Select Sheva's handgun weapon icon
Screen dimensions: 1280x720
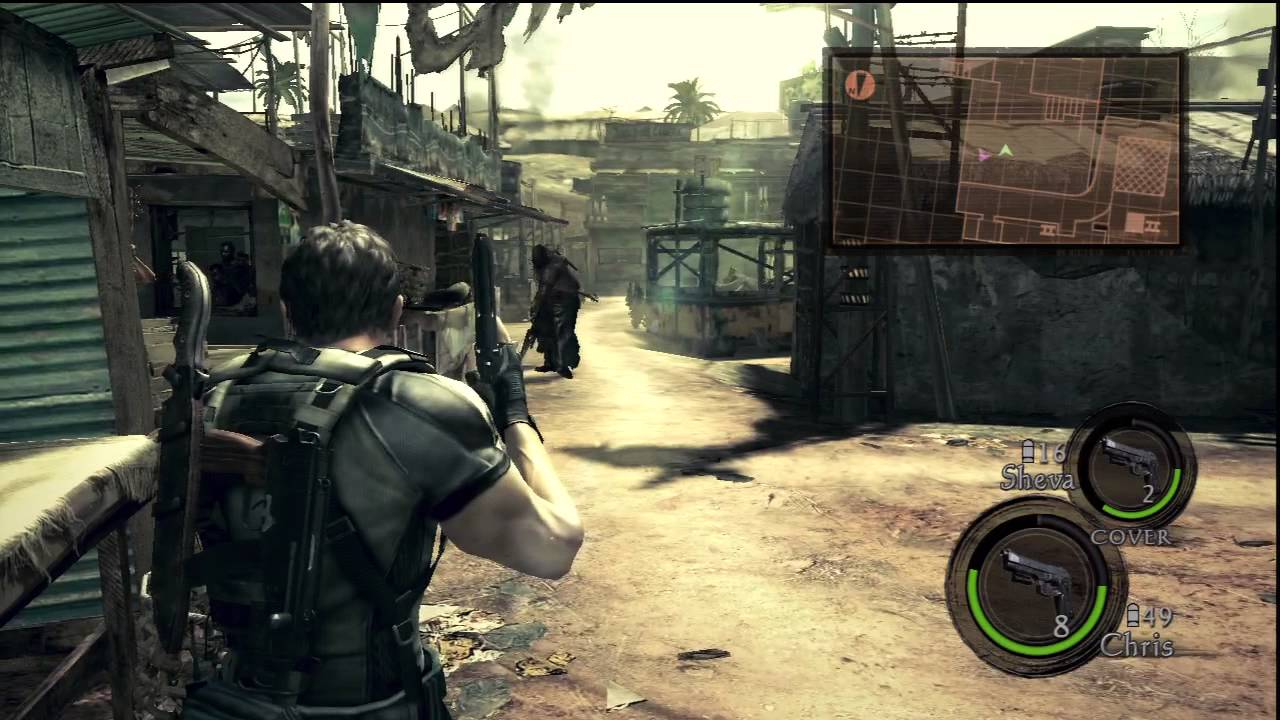click(x=1131, y=462)
